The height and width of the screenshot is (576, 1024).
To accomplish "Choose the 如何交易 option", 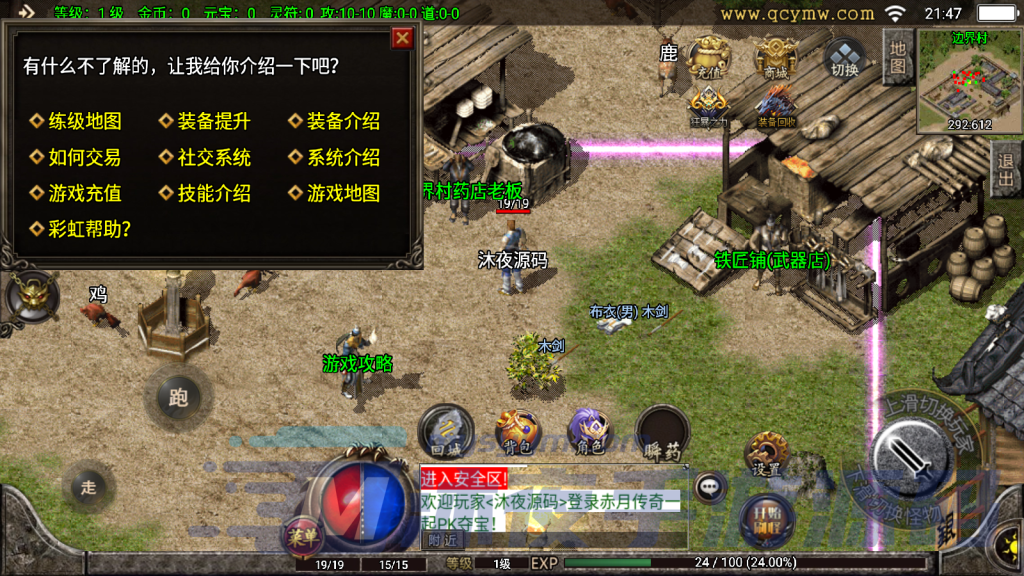I will 85,157.
